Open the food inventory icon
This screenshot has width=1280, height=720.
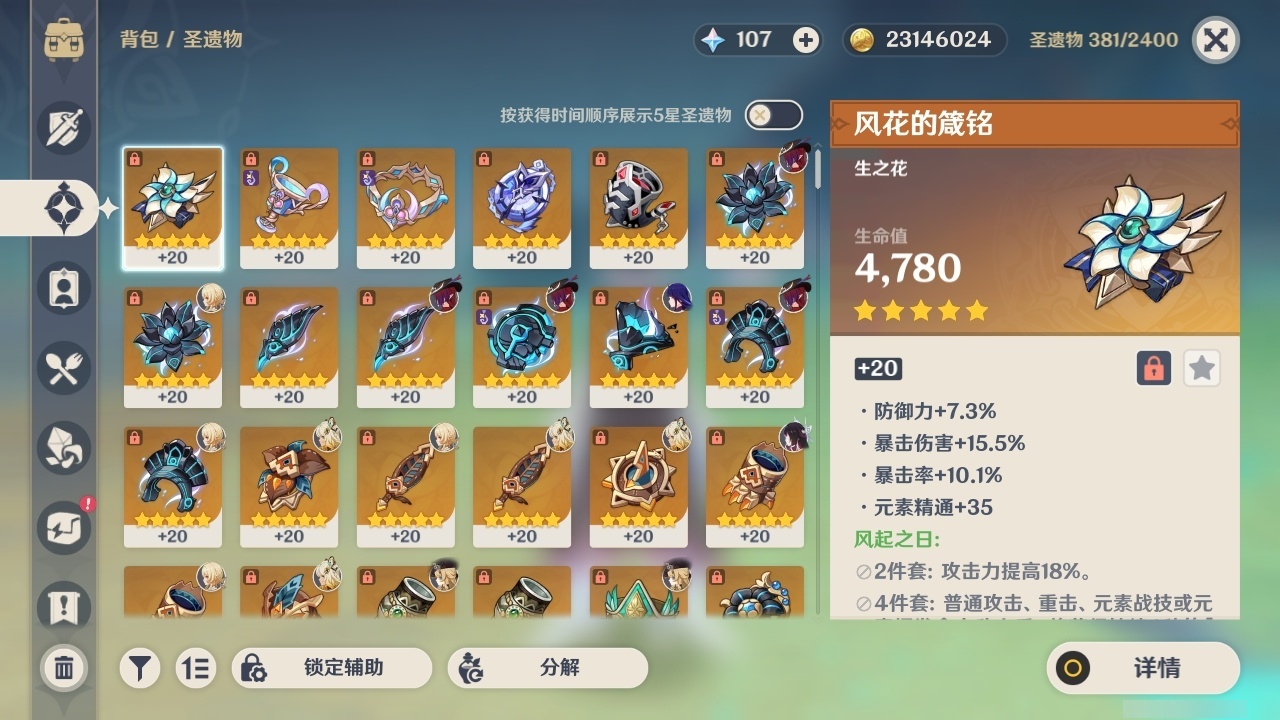click(x=62, y=368)
